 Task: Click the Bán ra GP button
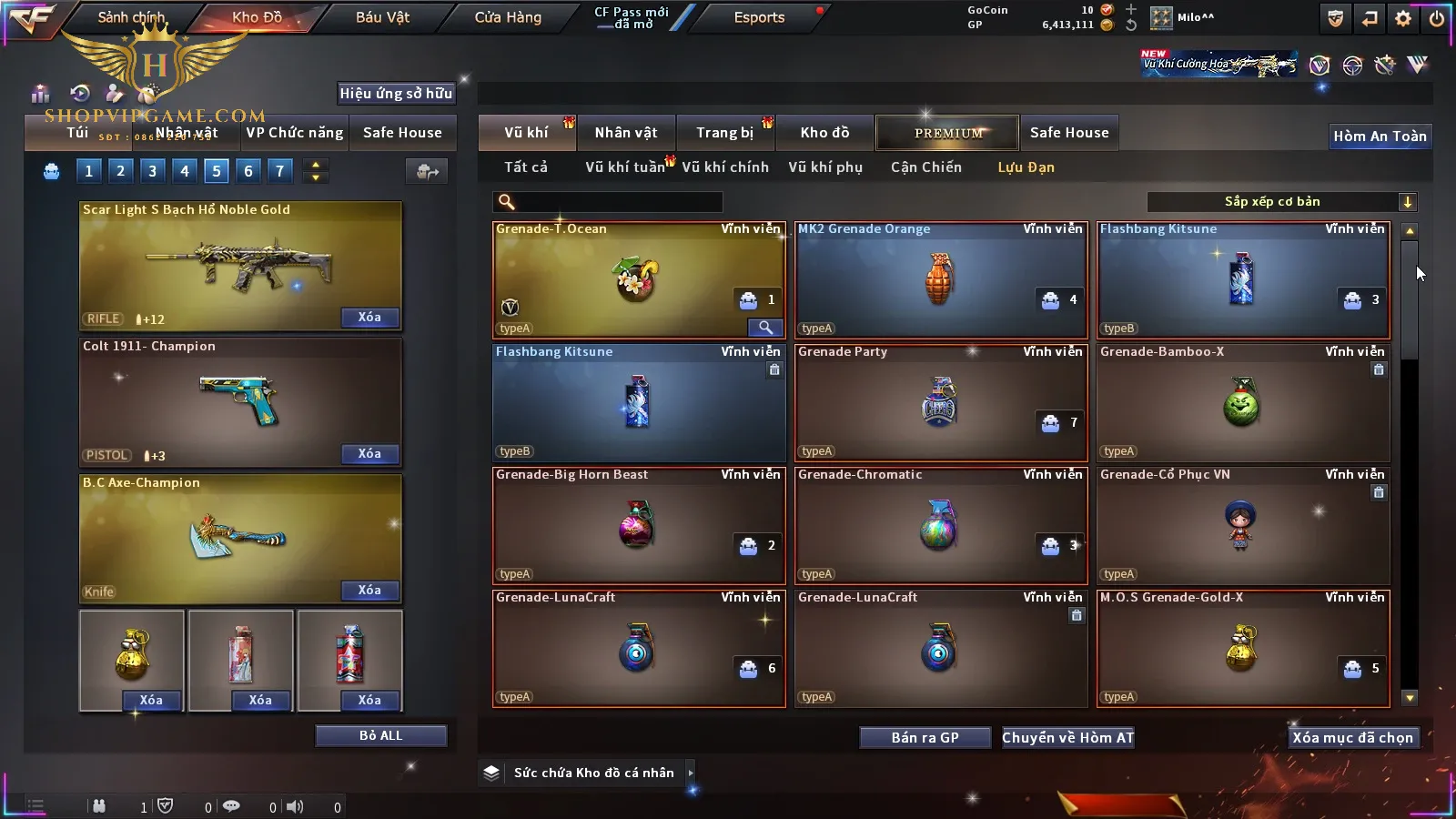point(925,738)
